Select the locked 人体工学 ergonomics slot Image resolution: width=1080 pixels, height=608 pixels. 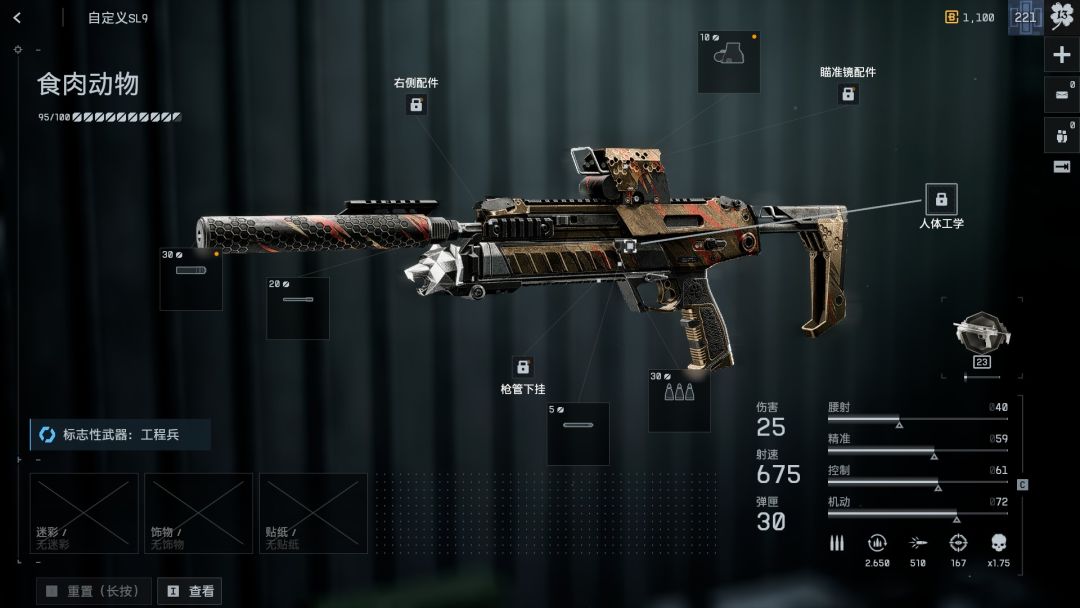pyautogui.click(x=941, y=199)
